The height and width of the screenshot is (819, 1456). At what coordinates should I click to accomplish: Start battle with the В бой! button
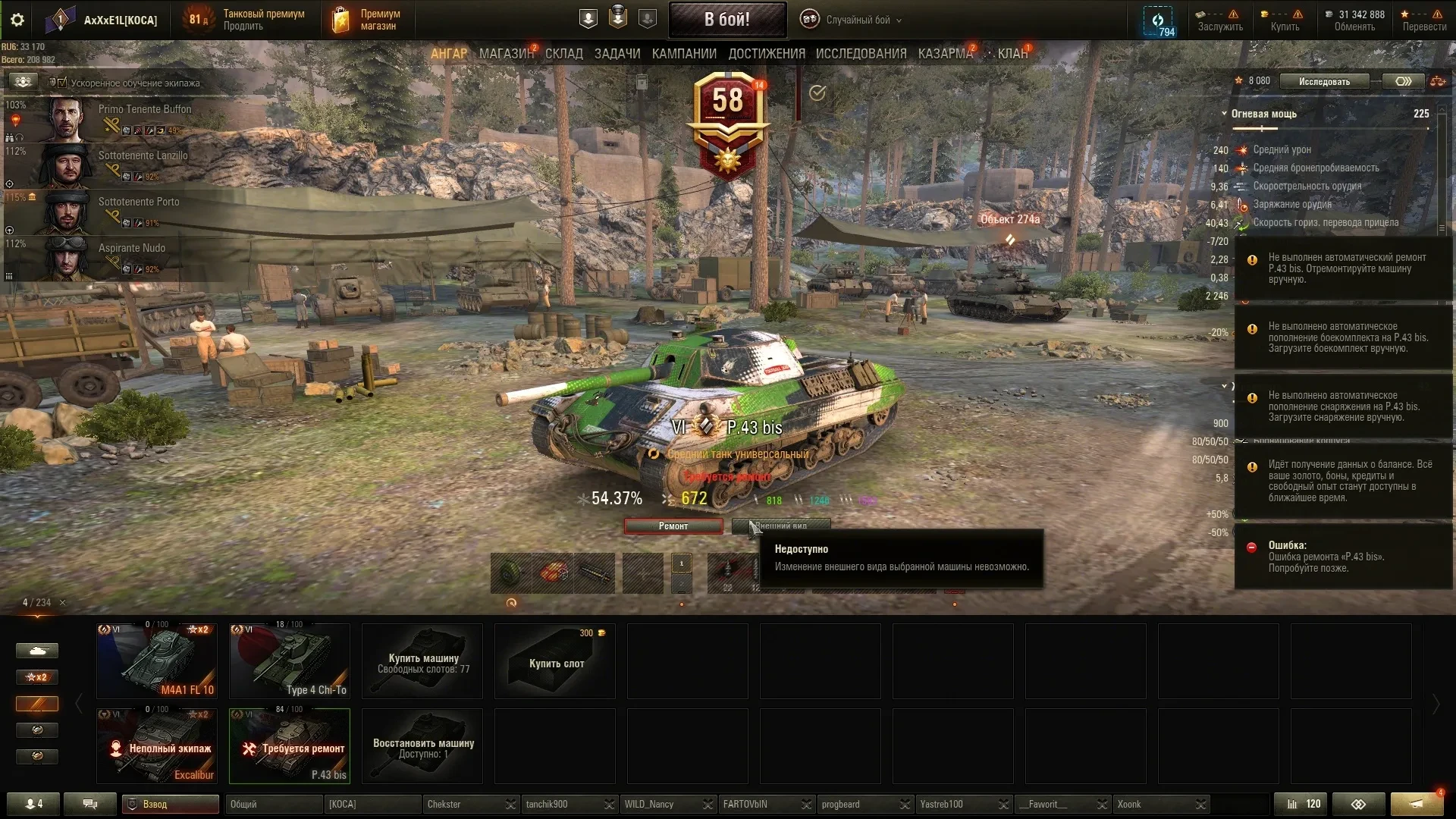(x=726, y=20)
